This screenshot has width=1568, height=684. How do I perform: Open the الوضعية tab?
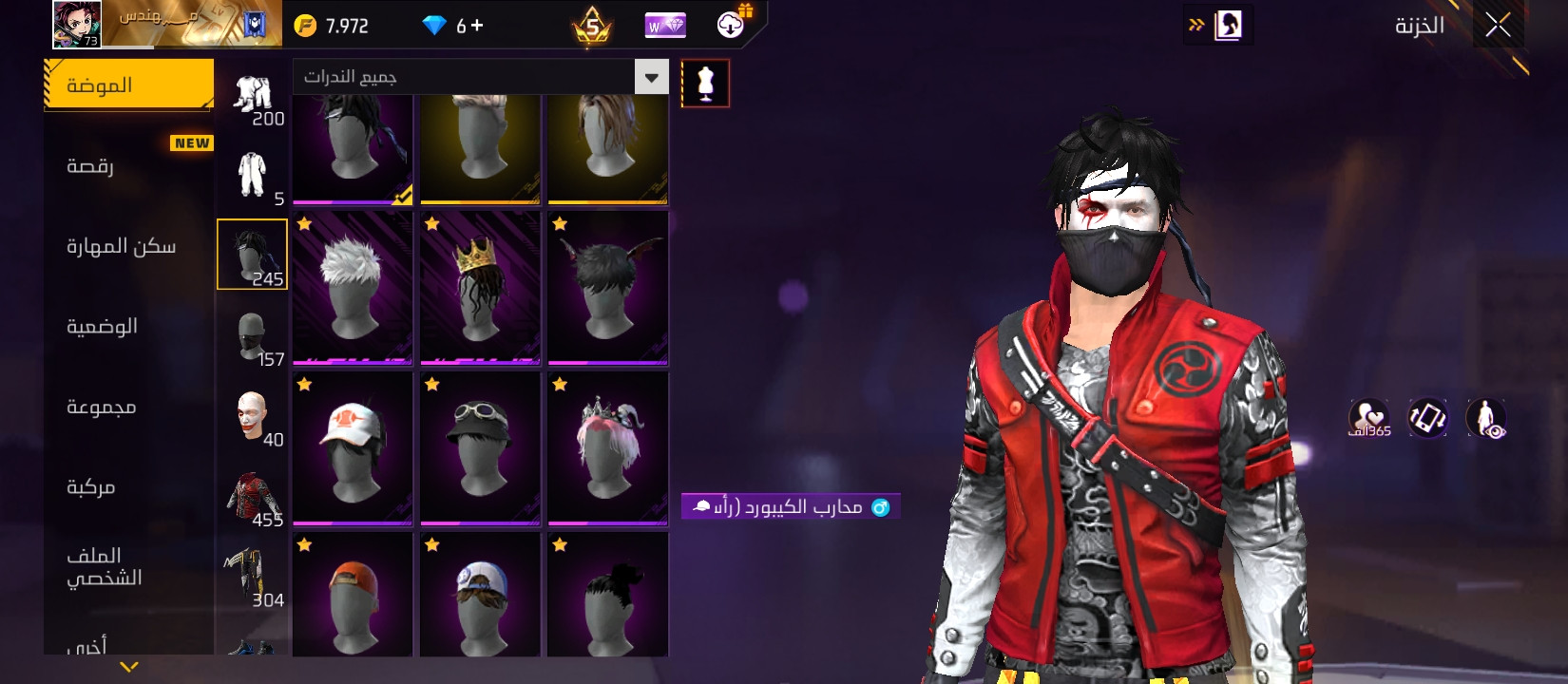click(128, 327)
